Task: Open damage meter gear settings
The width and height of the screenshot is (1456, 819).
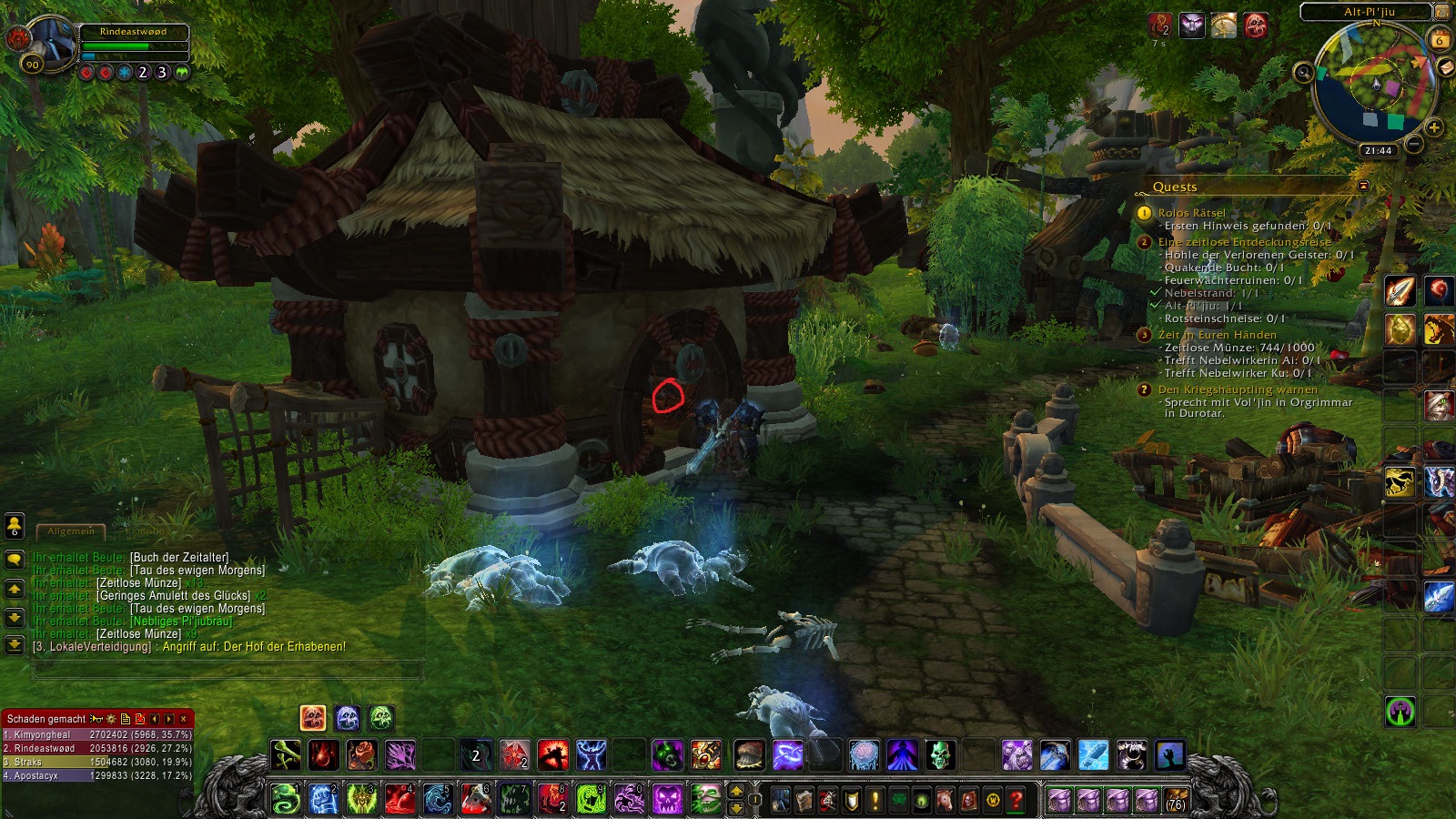Action: (x=111, y=719)
